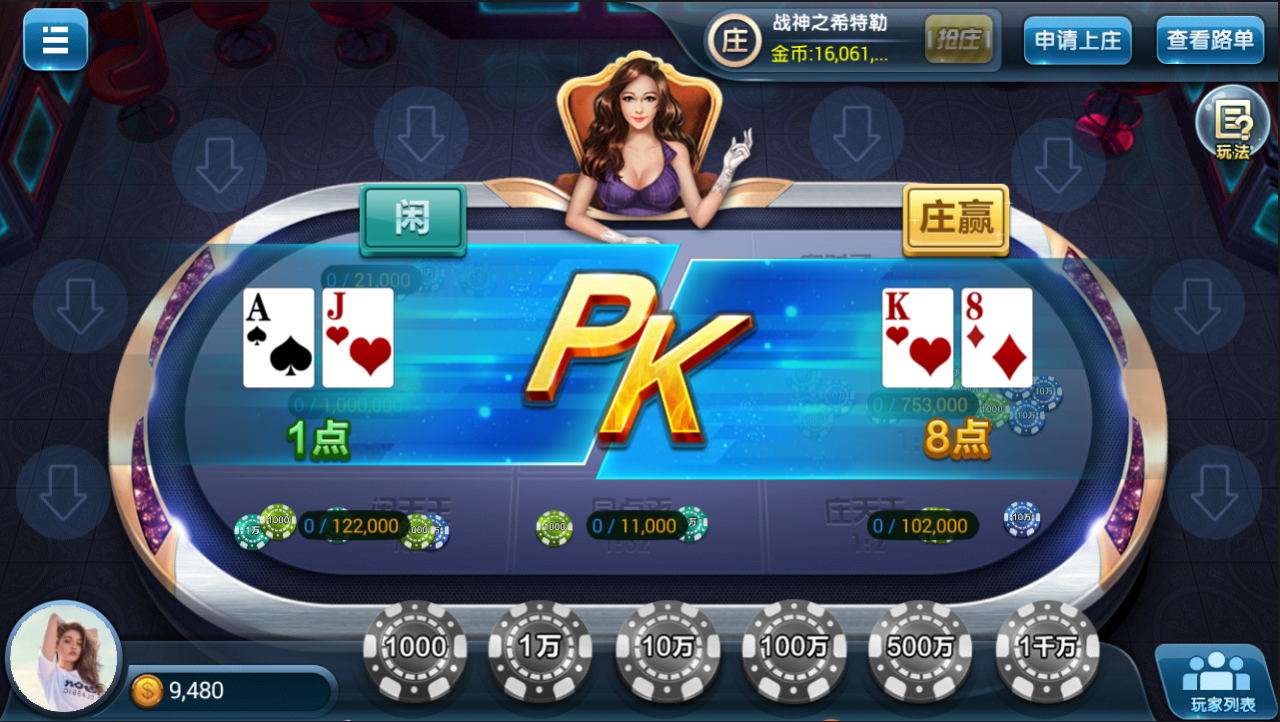Screen dimensions: 1280x722
Task: Open the hamburger menu in top-left corner
Action: pyautogui.click(x=55, y=40)
